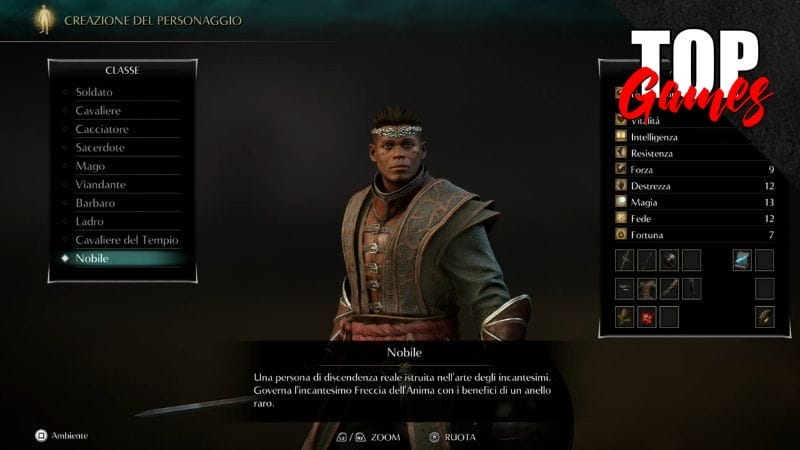The width and height of the screenshot is (800, 450).
Task: Select the red item equipment slot
Action: [647, 318]
